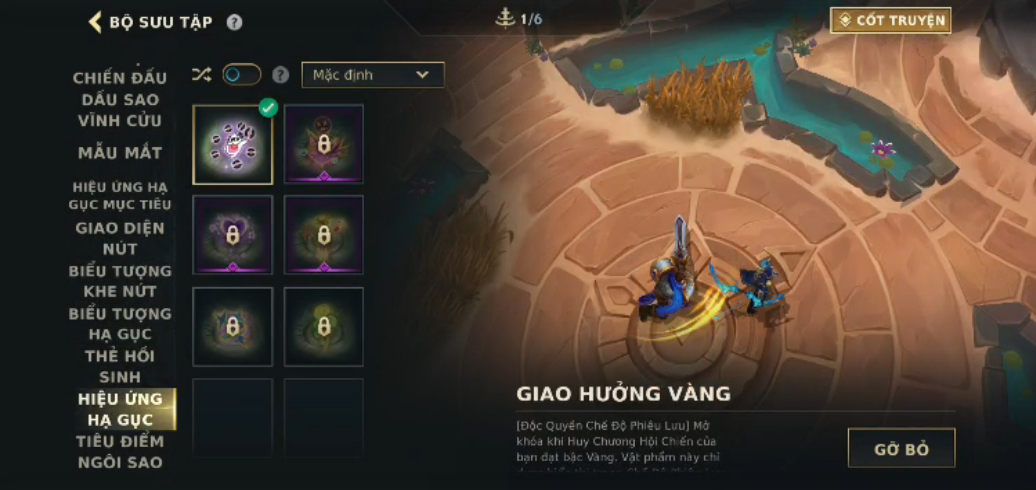
Task: Open the Mẫu Mắt category
Action: (x=120, y=153)
